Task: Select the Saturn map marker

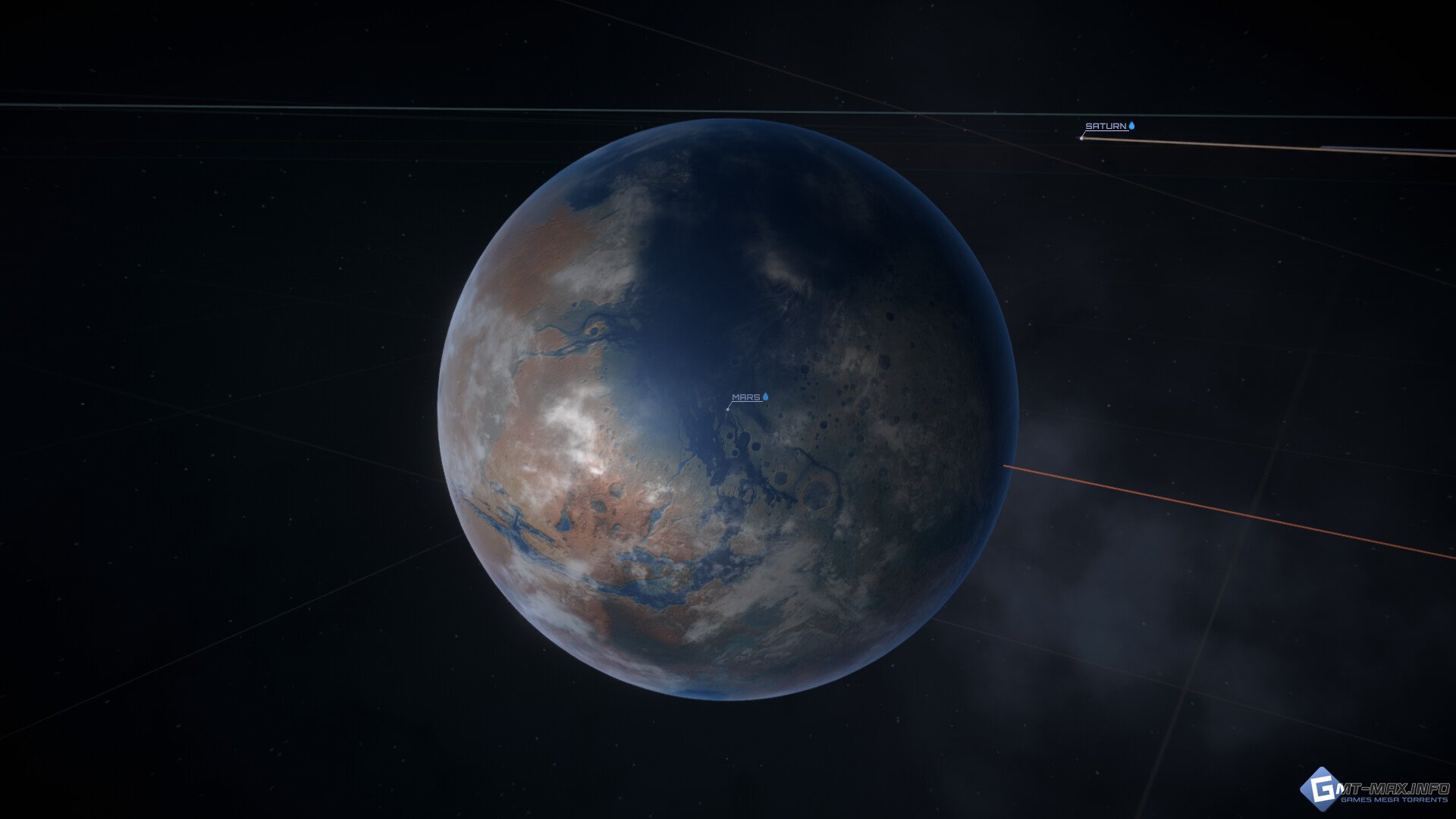Action: [x=1082, y=137]
